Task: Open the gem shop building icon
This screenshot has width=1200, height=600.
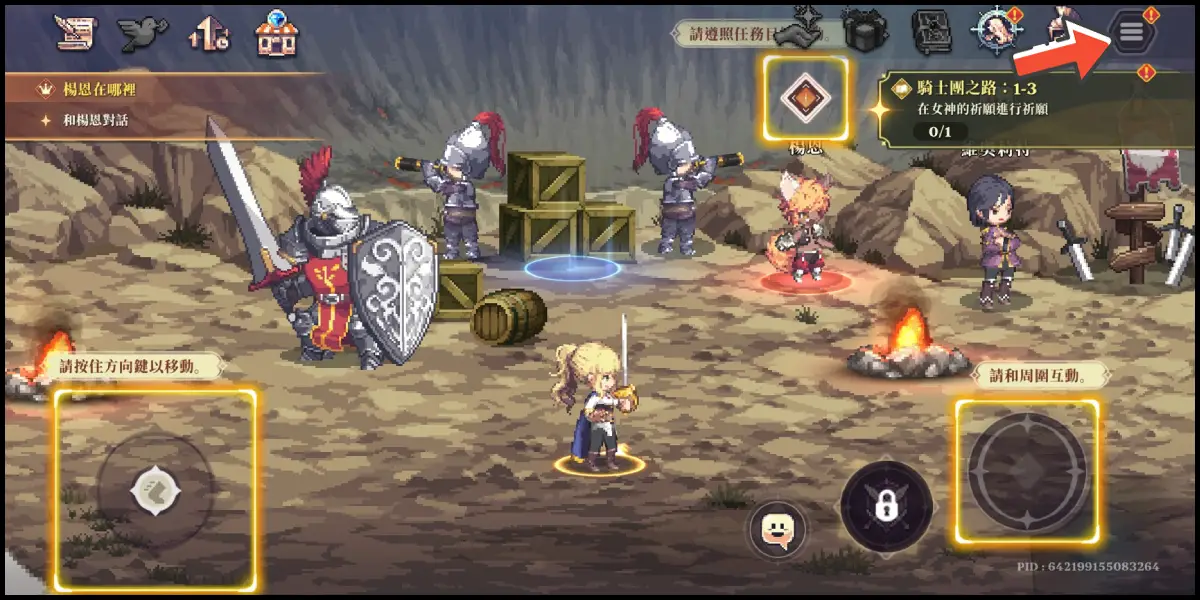Action: tap(277, 34)
